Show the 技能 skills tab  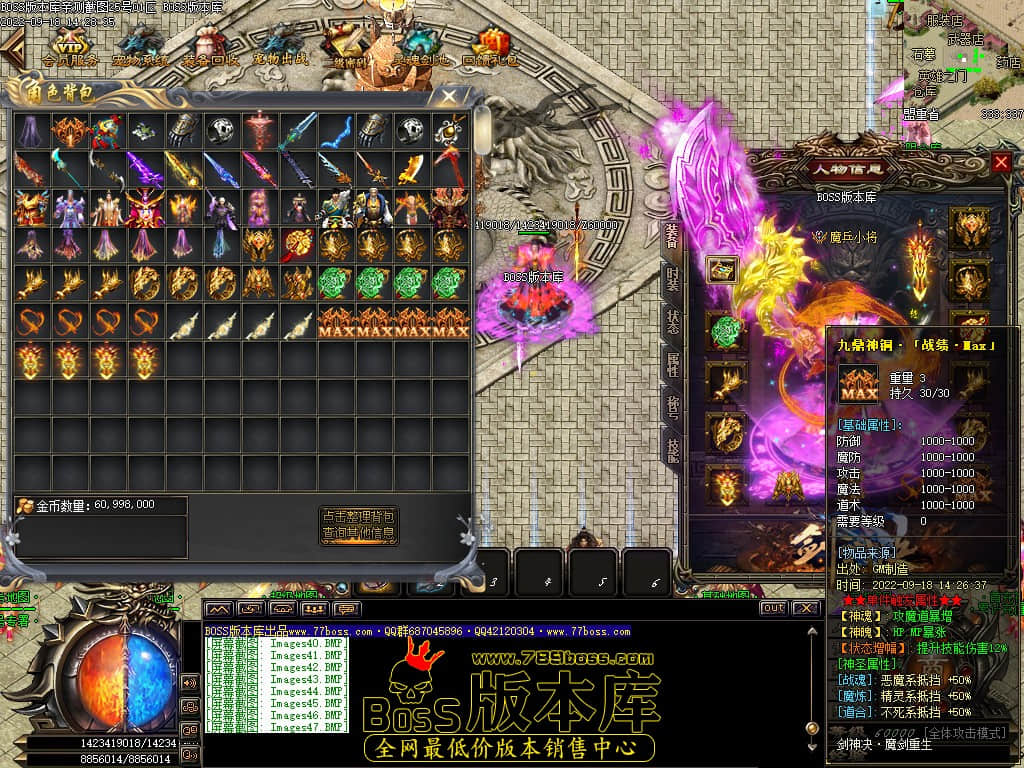point(673,451)
